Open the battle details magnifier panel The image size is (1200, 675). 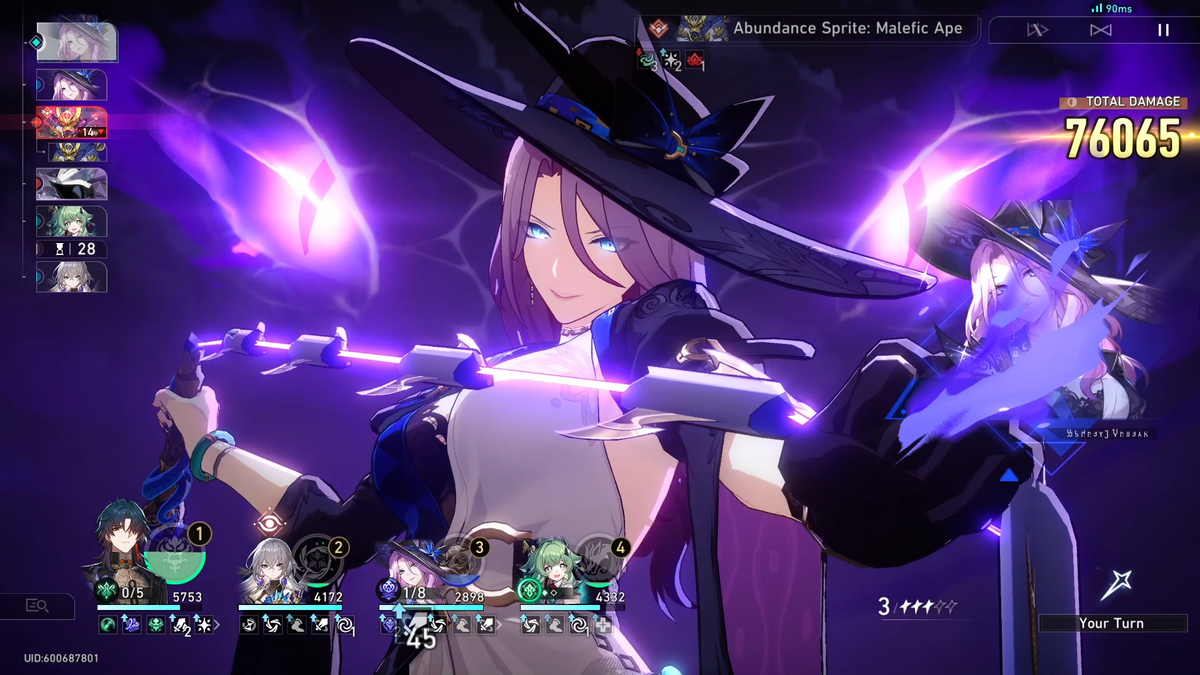(37, 605)
